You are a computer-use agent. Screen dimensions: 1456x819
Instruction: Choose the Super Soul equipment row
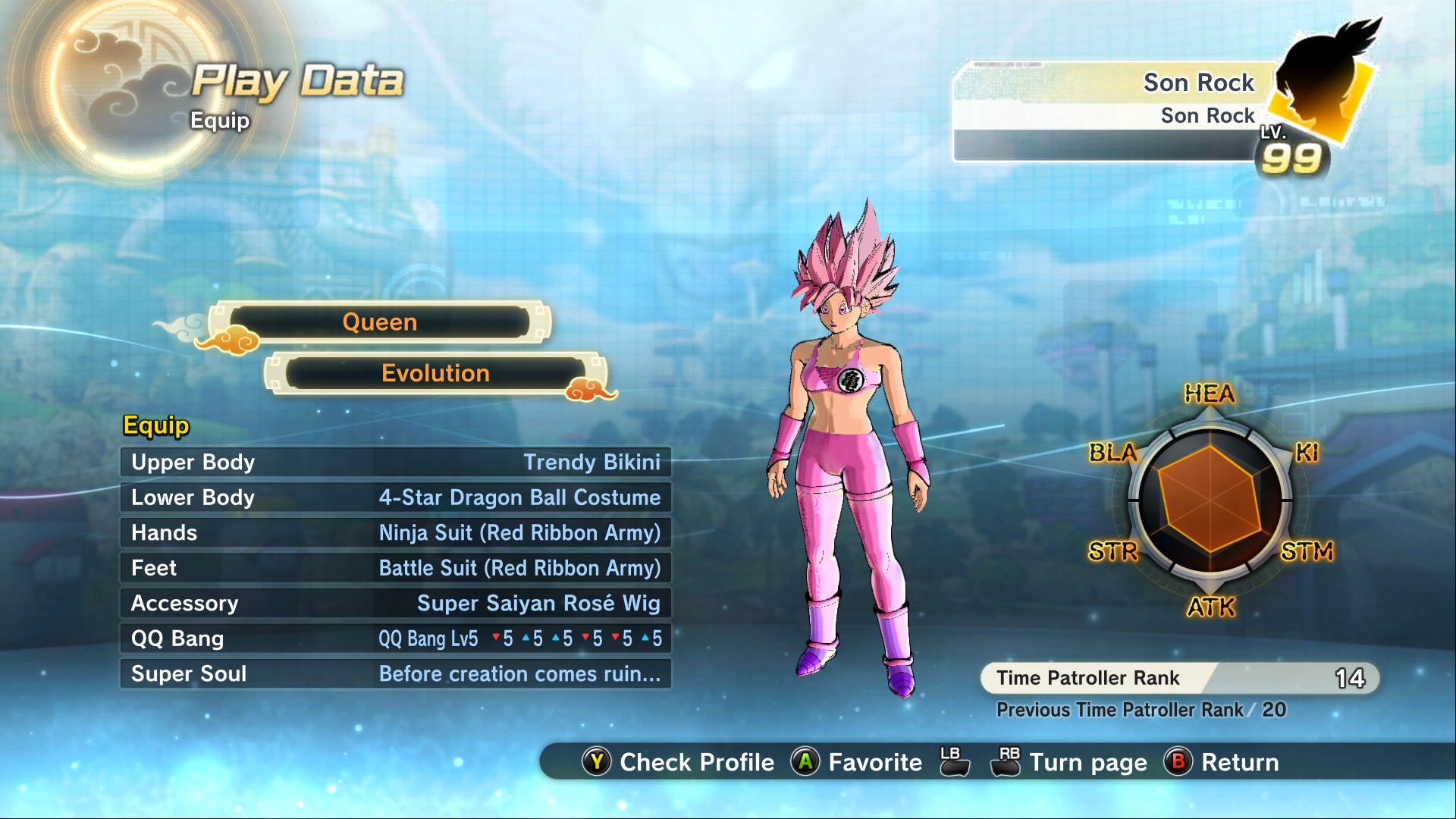tap(395, 674)
